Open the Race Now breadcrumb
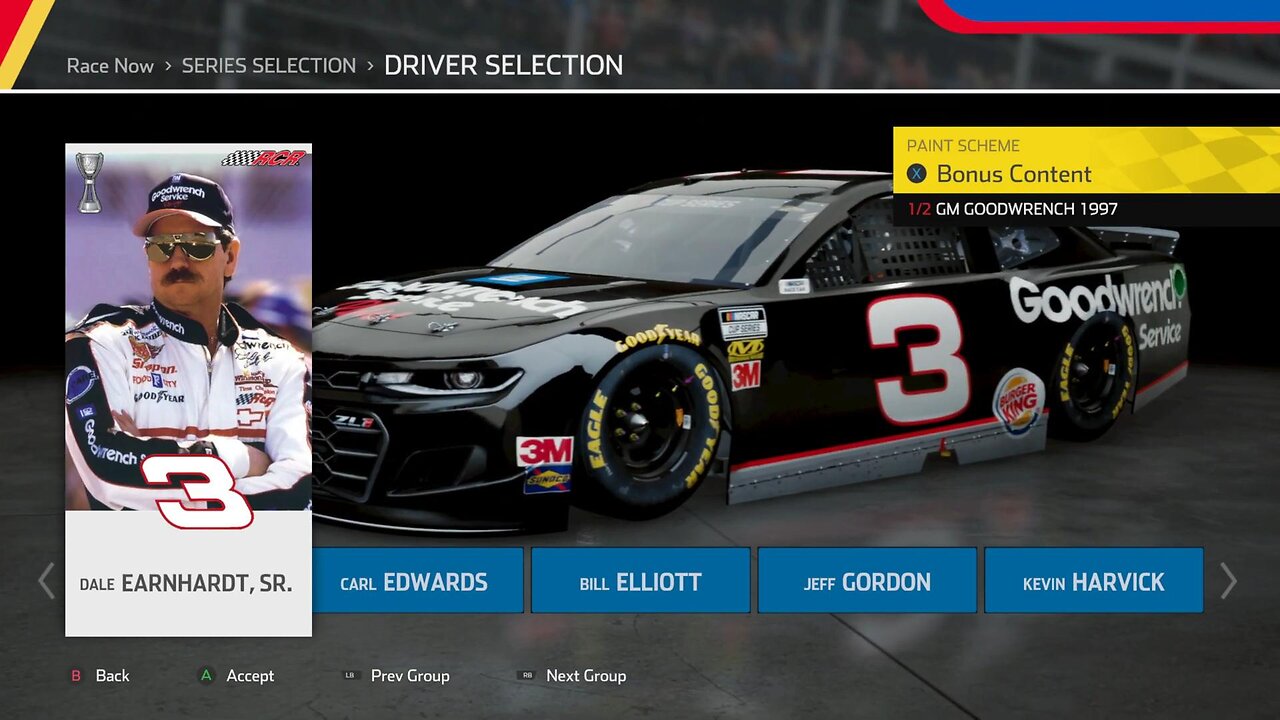1280x720 pixels. coord(110,65)
